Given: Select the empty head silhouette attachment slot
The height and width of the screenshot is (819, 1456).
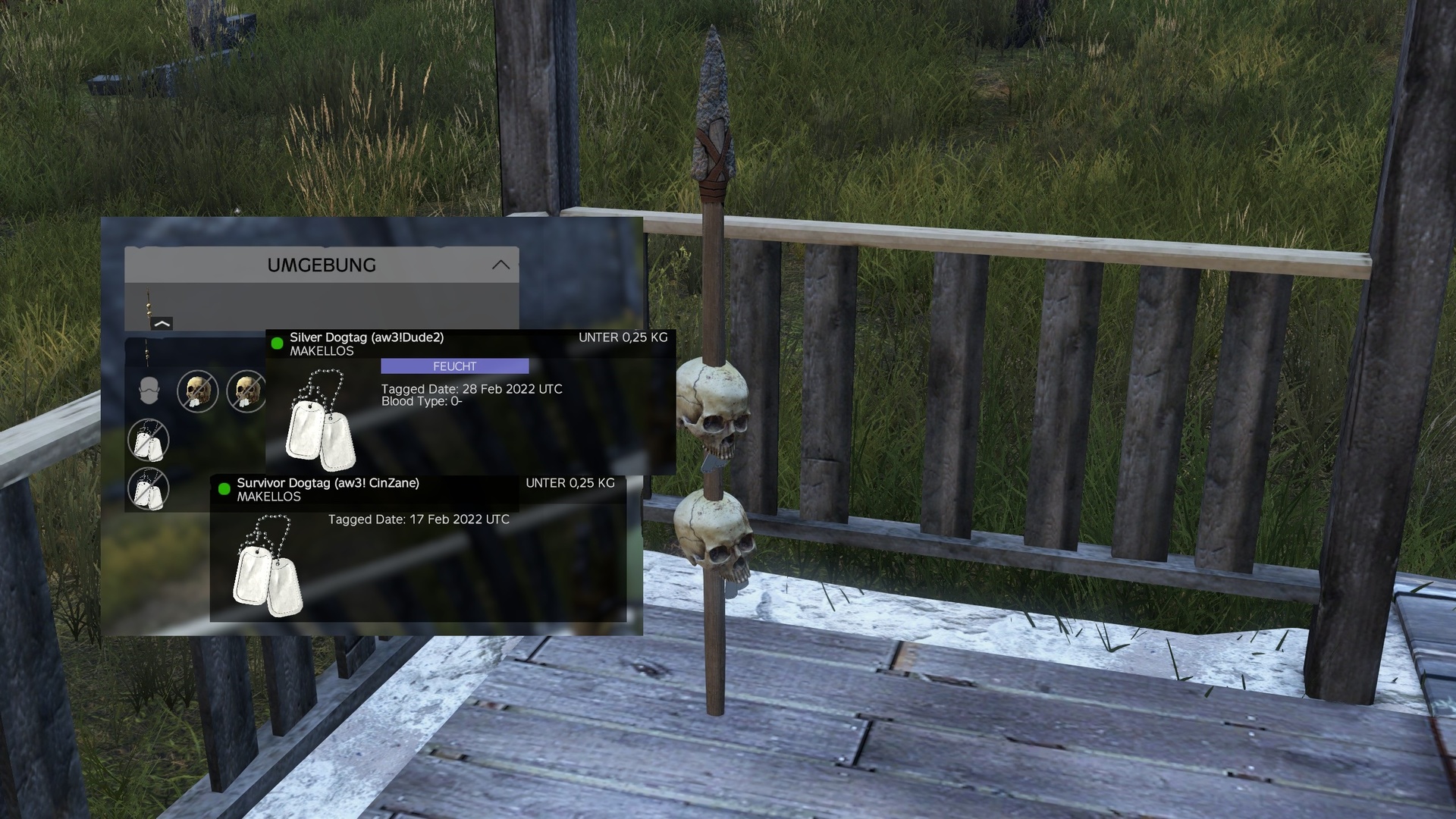Looking at the screenshot, I should pos(149,391).
